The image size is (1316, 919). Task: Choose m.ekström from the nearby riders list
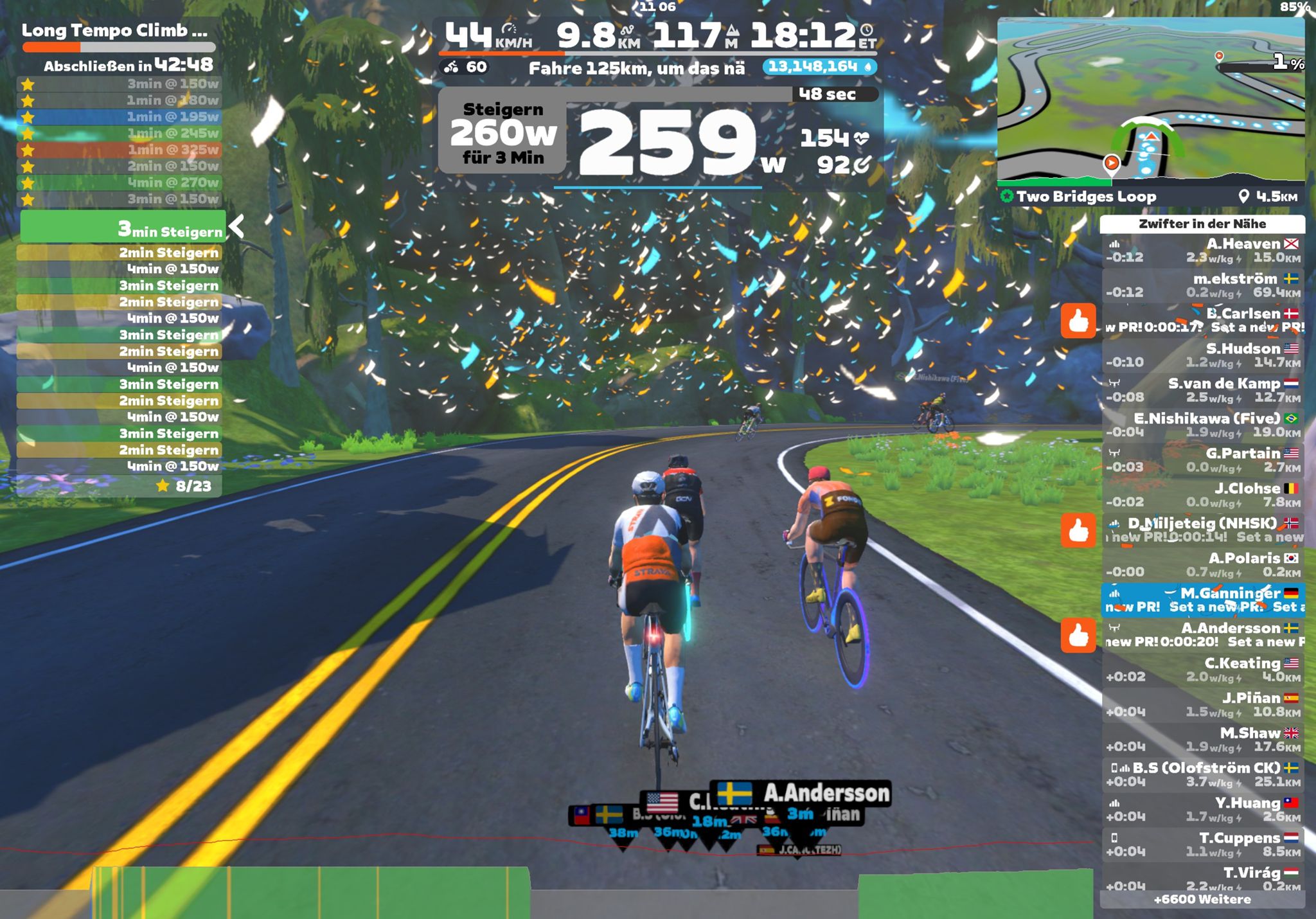[x=1202, y=285]
